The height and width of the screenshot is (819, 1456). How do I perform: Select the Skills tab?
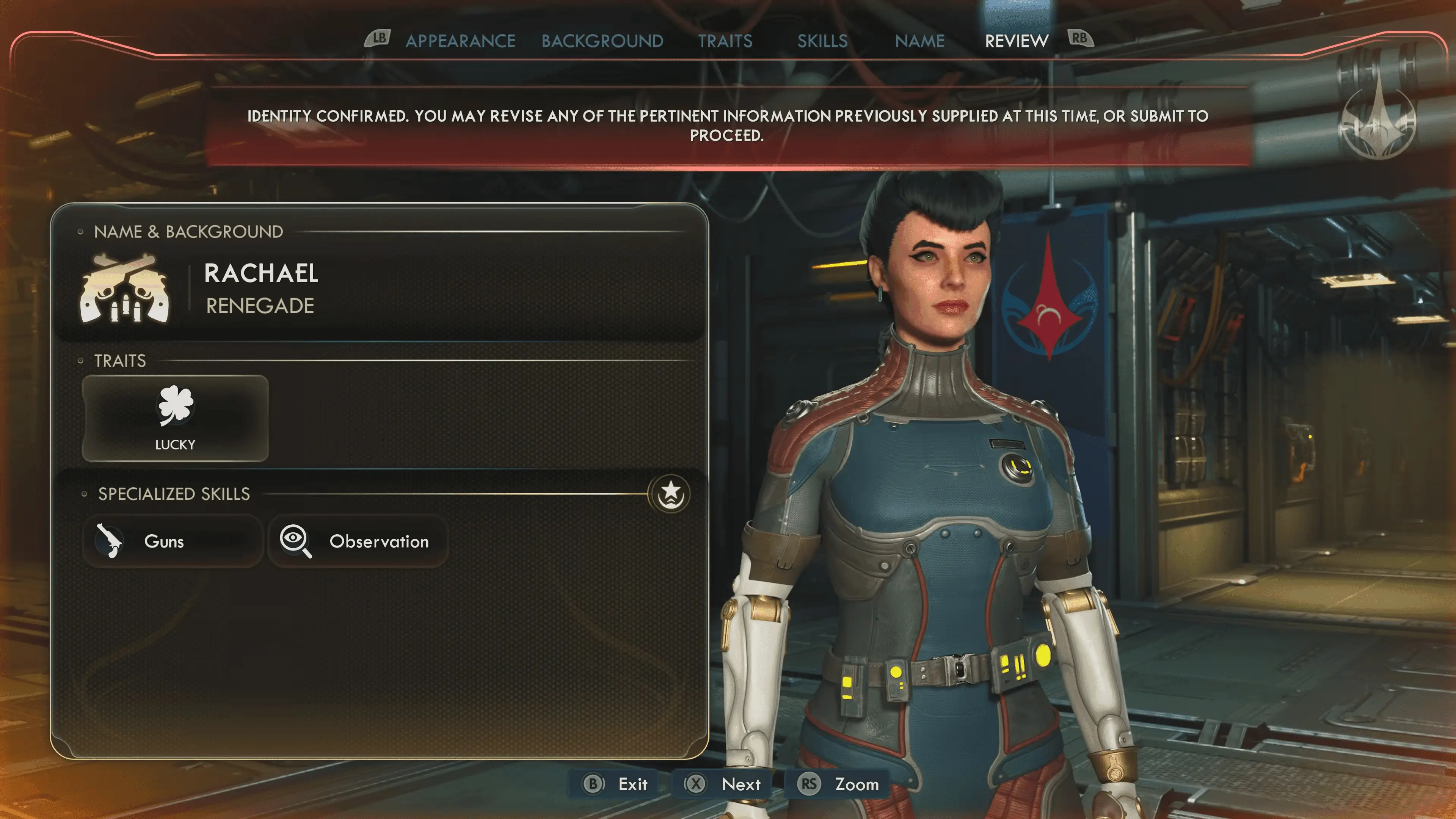[822, 41]
